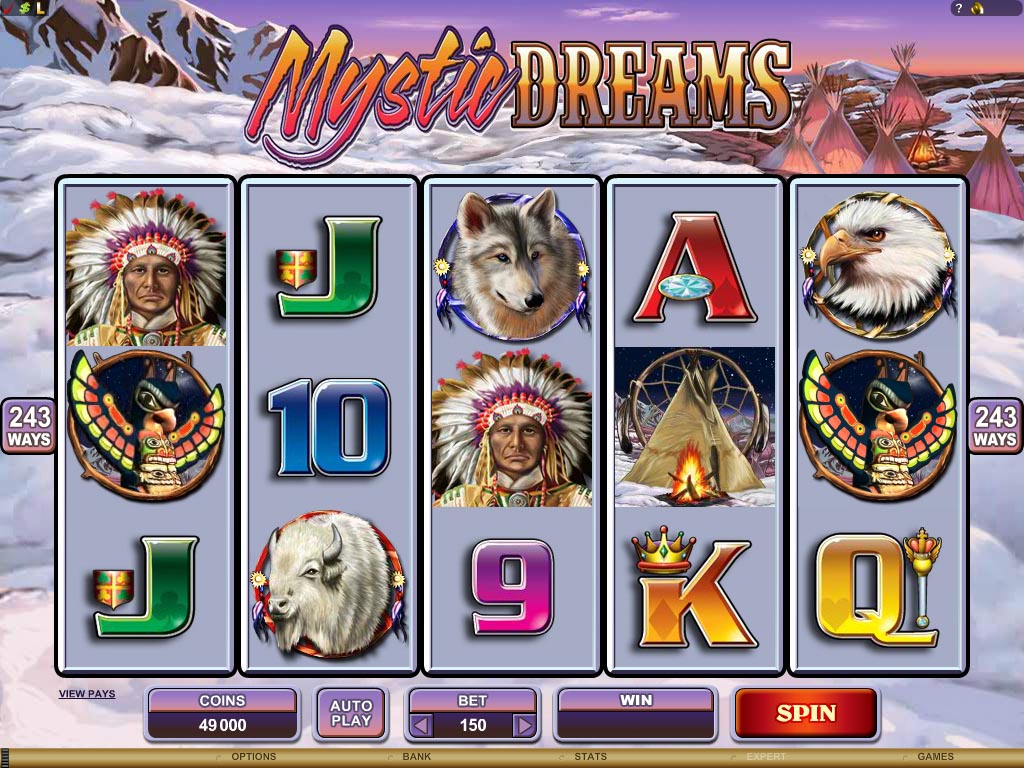Click the green dollar sign icon
This screenshot has width=1024, height=768.
[x=24, y=8]
